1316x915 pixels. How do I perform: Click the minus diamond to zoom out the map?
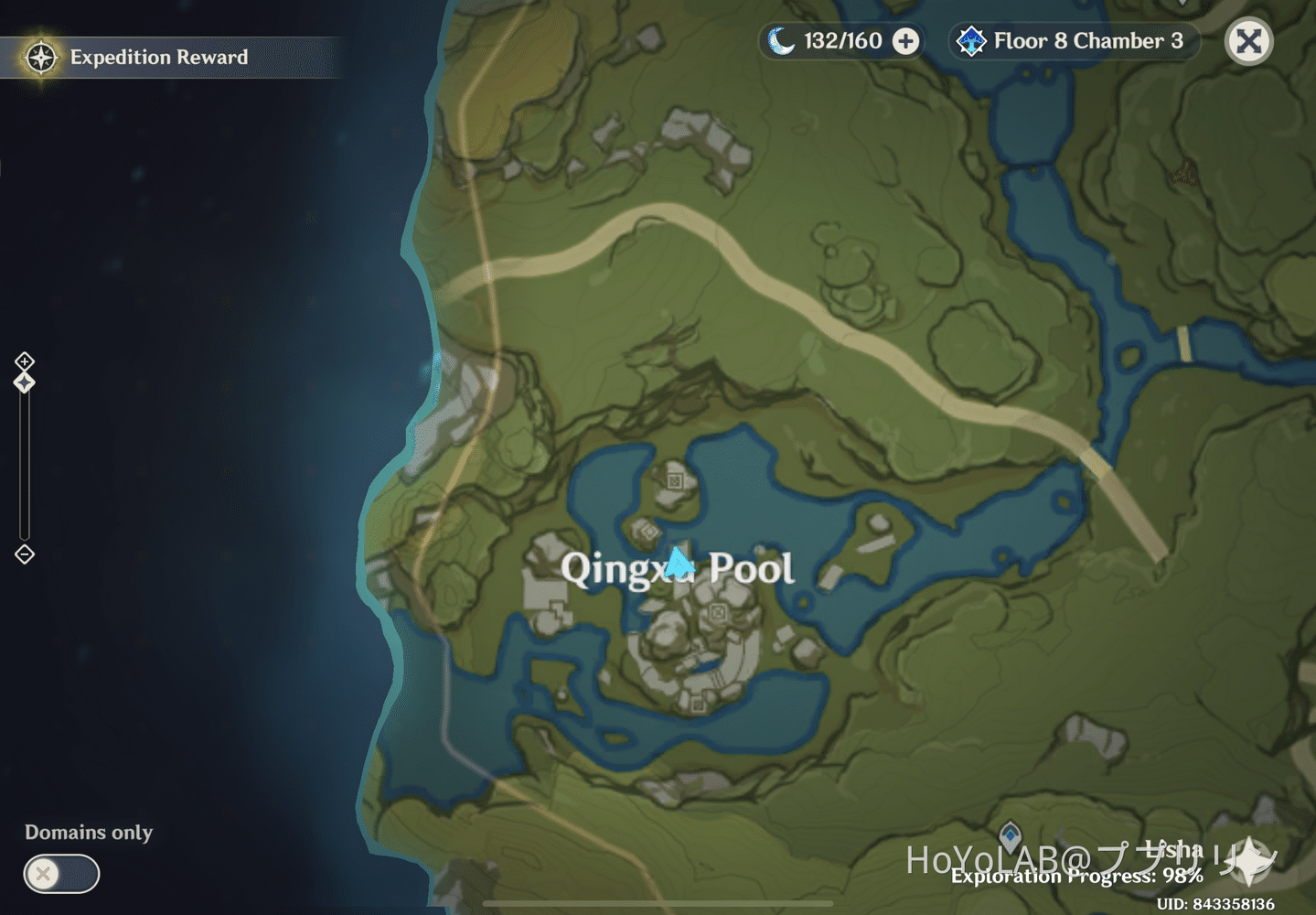(24, 554)
